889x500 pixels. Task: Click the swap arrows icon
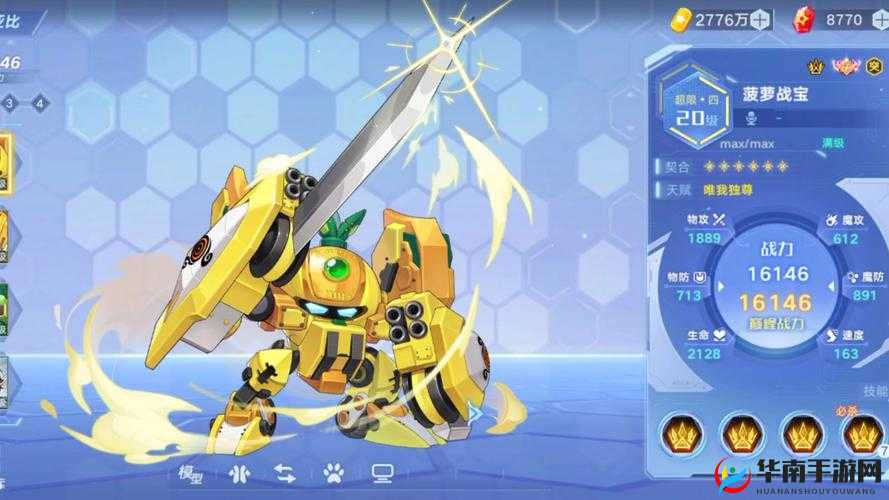285,472
